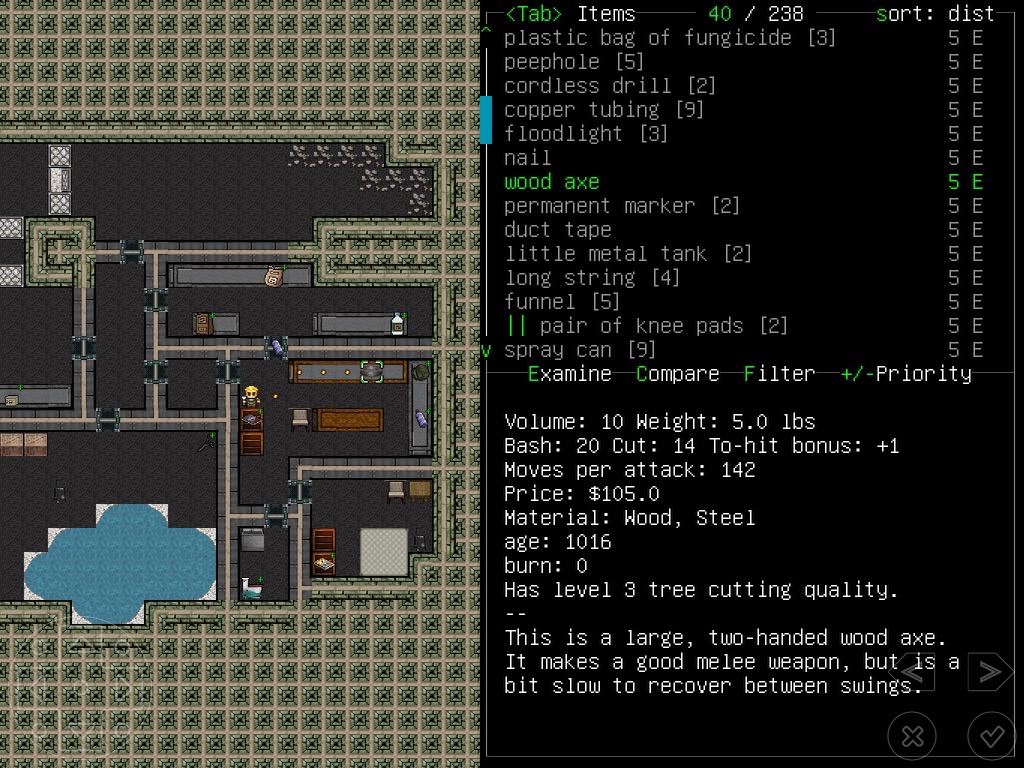Select the long string row
The image size is (1024, 768).
(x=591, y=278)
